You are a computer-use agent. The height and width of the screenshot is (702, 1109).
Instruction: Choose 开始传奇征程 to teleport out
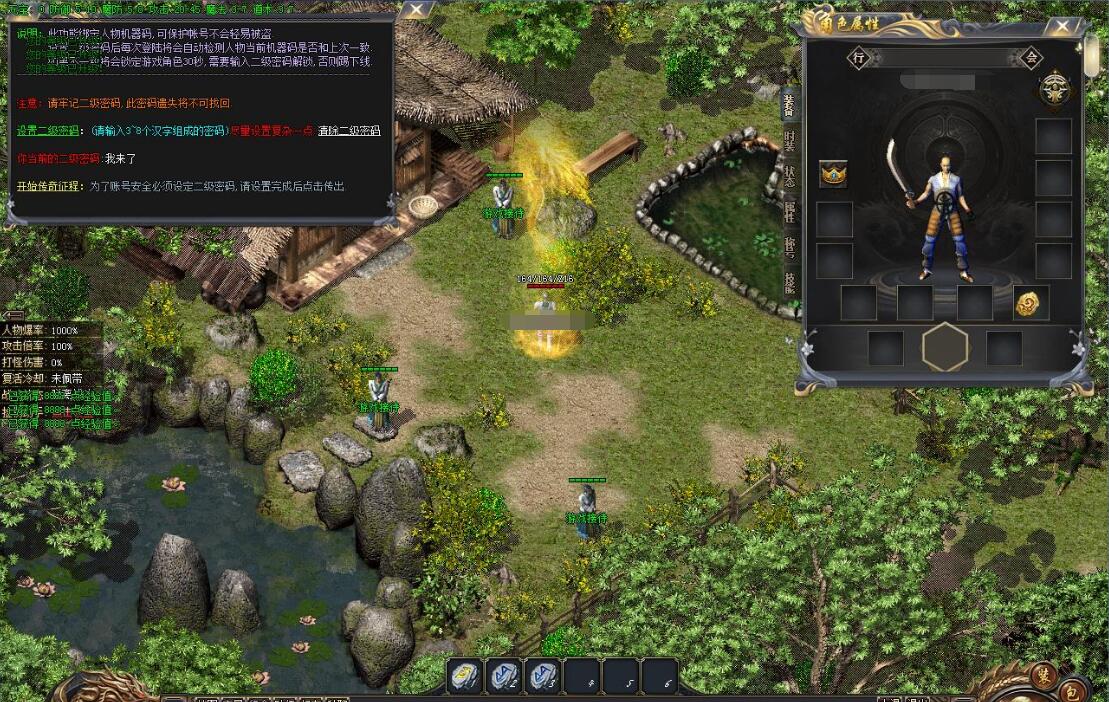click(x=49, y=187)
